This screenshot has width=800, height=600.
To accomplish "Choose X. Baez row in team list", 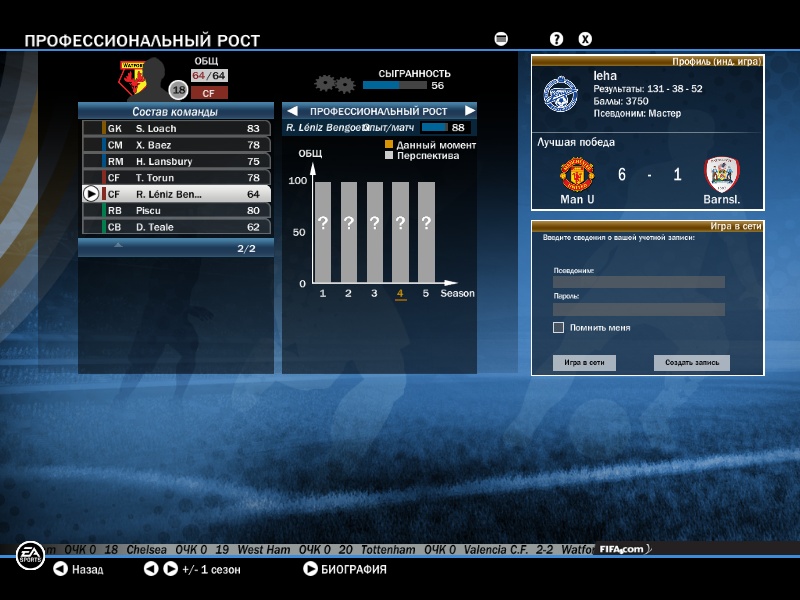I will [x=176, y=145].
